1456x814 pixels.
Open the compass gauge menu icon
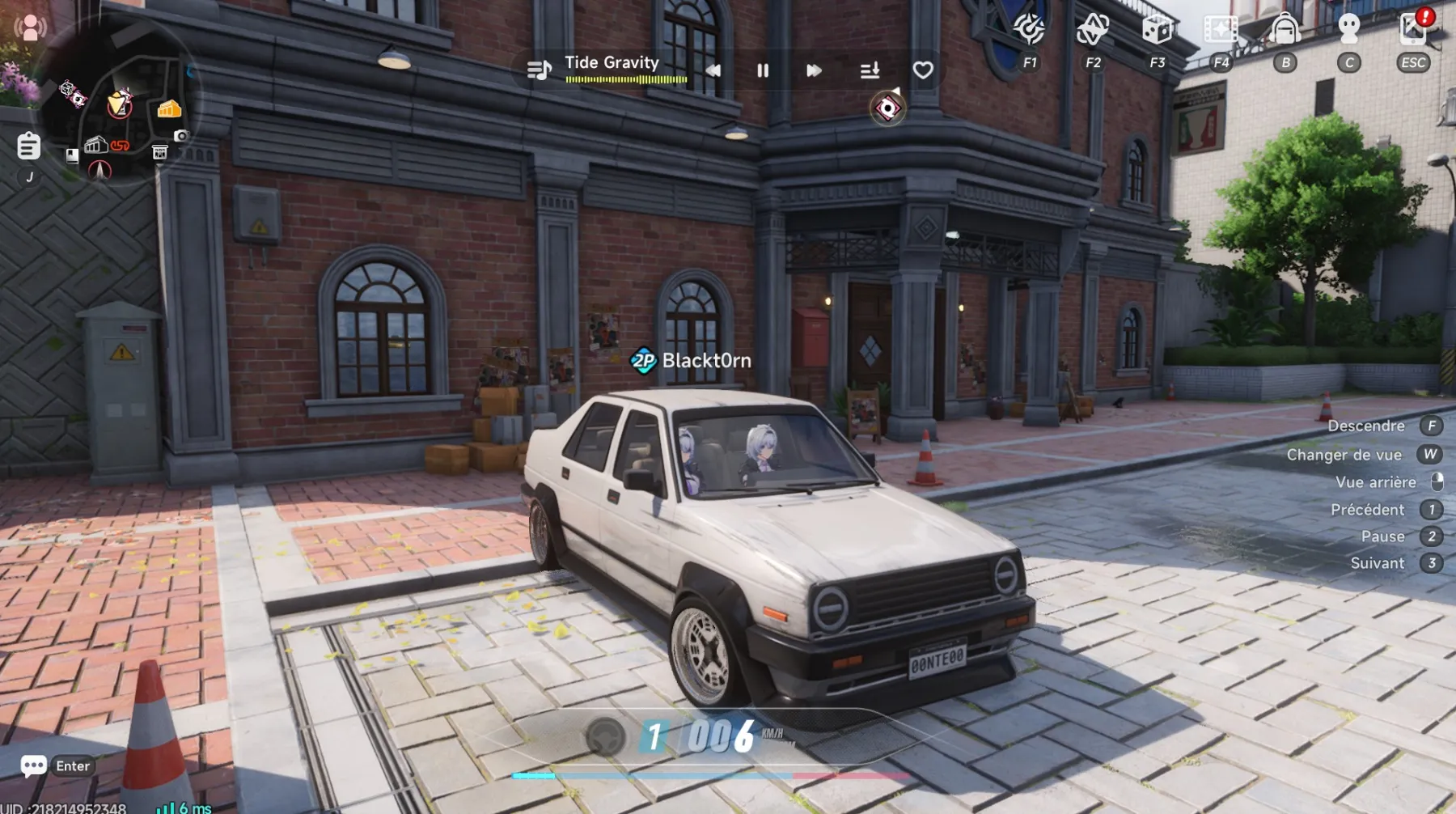[1029, 29]
